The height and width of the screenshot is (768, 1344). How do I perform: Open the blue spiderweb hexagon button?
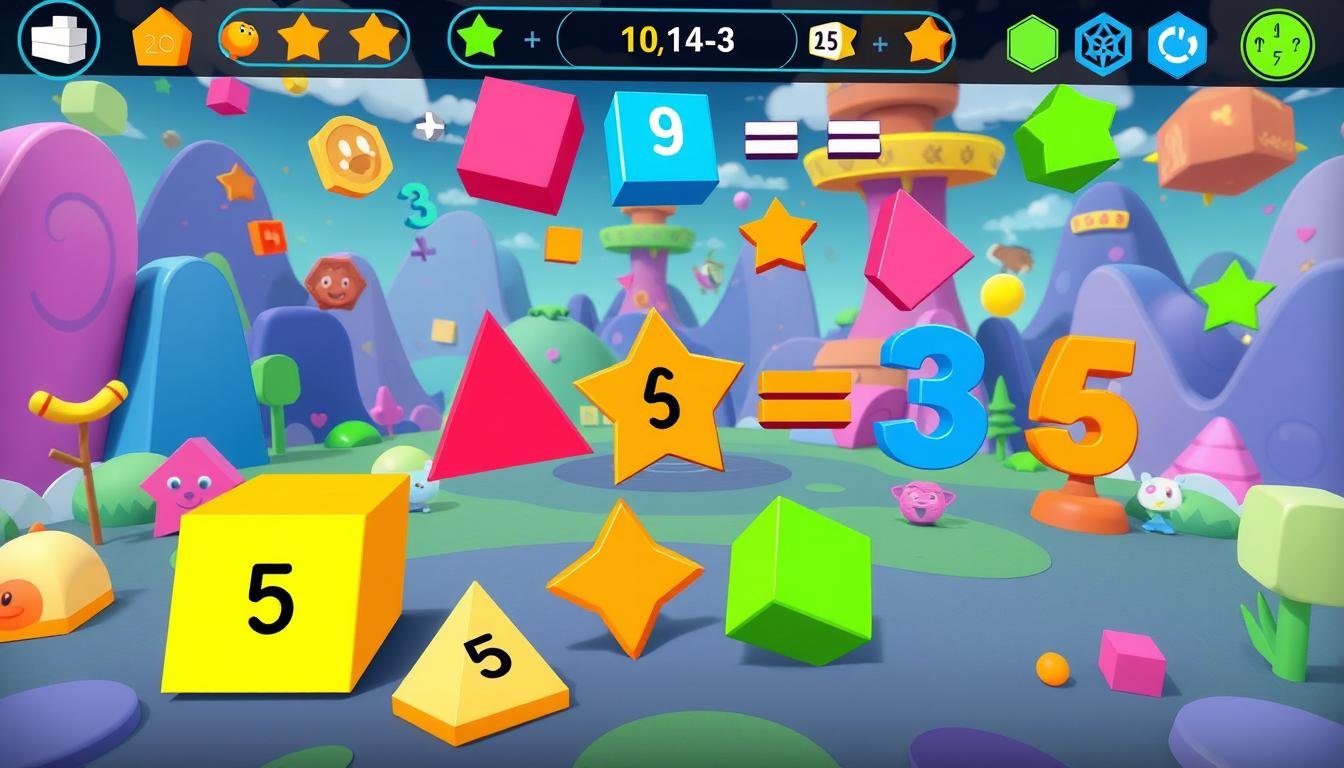click(1102, 44)
